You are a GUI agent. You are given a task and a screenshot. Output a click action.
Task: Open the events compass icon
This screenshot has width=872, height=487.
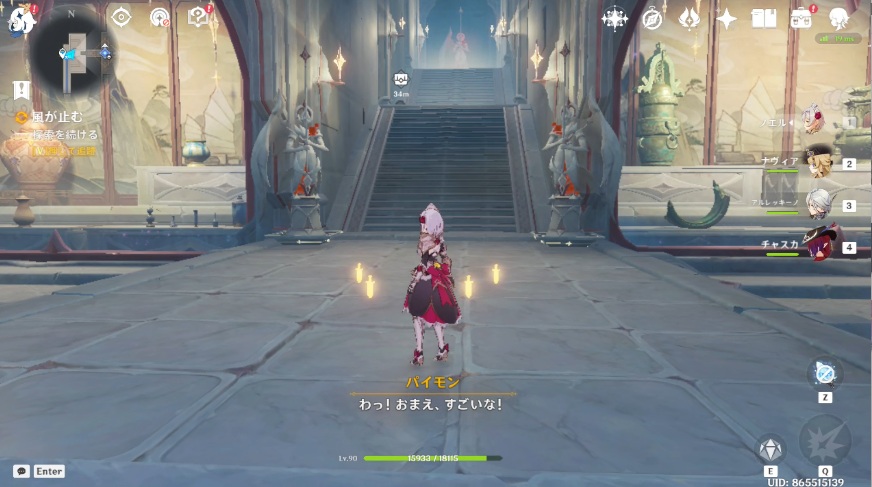[x=652, y=18]
